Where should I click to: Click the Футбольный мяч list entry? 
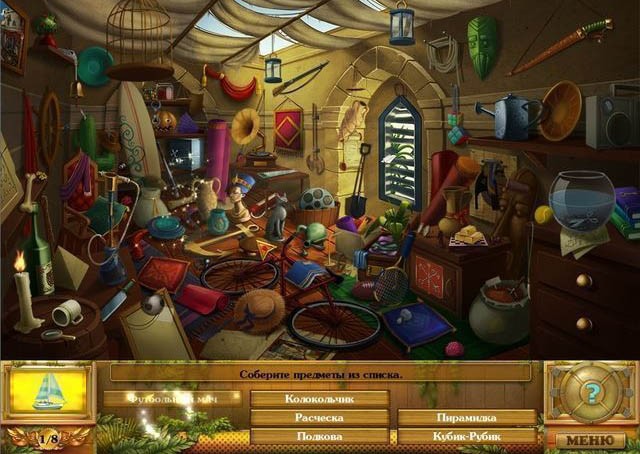click(x=172, y=398)
